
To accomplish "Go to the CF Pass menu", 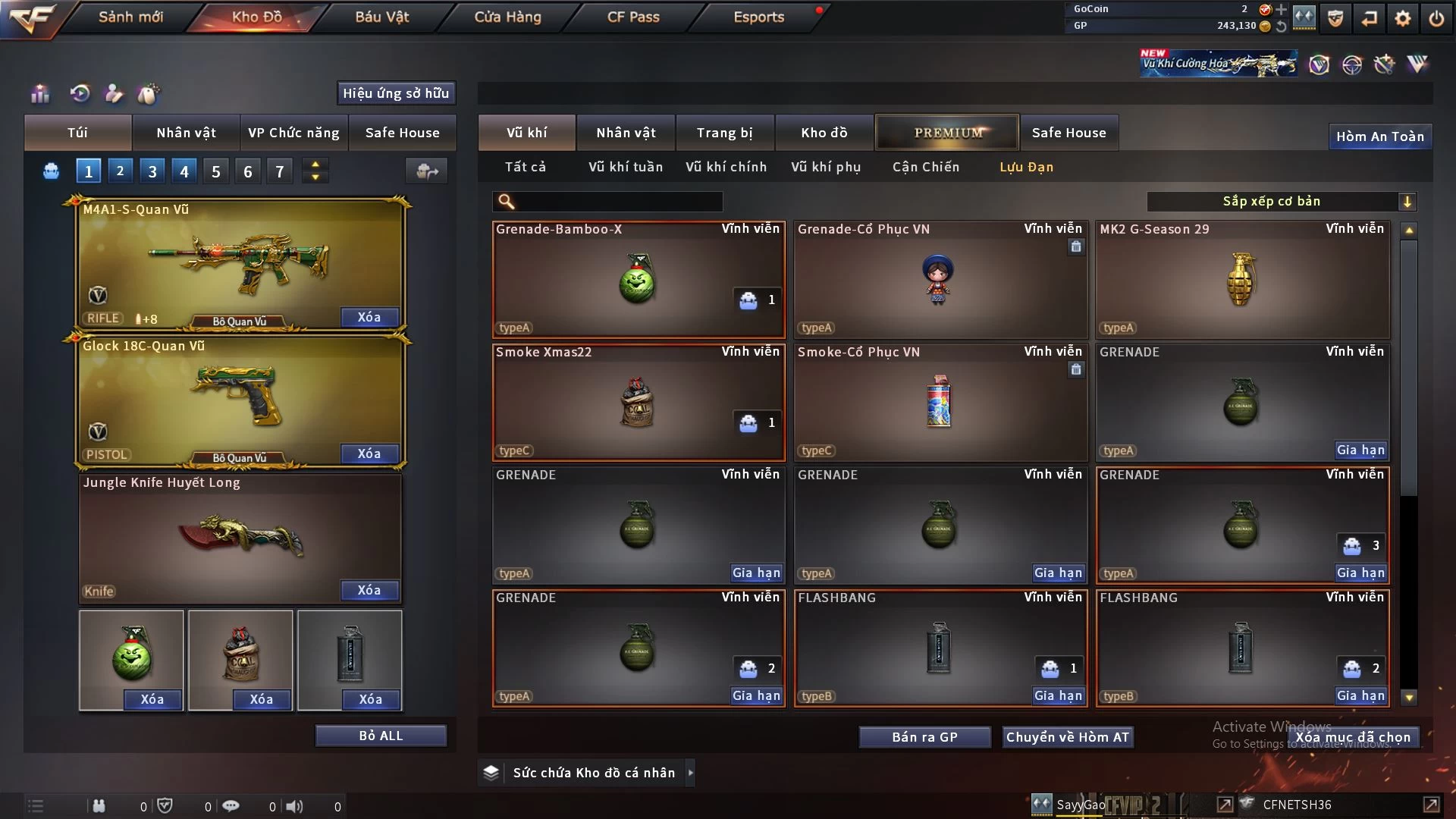I will (x=633, y=17).
